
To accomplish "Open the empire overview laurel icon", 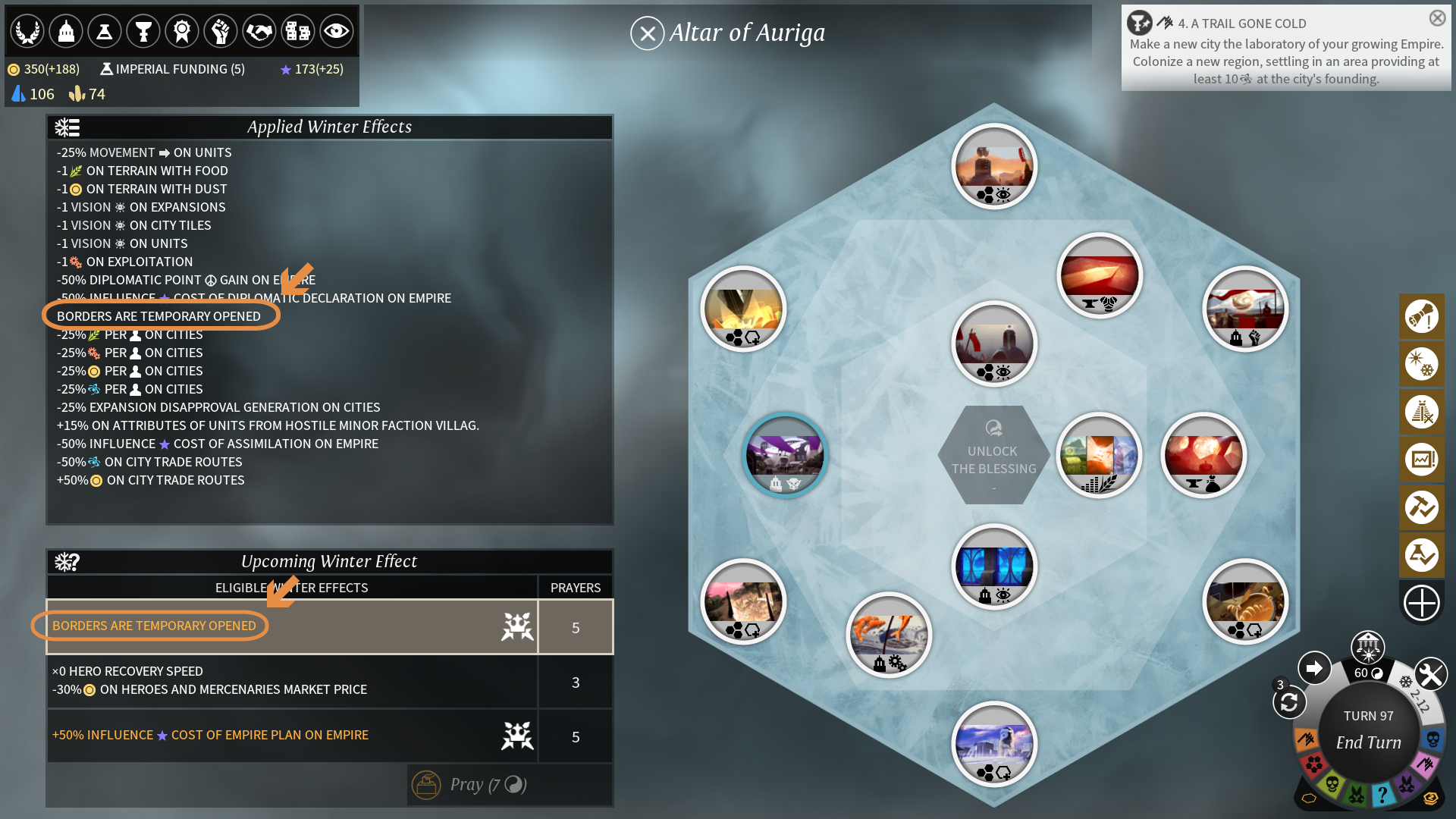I will (27, 31).
